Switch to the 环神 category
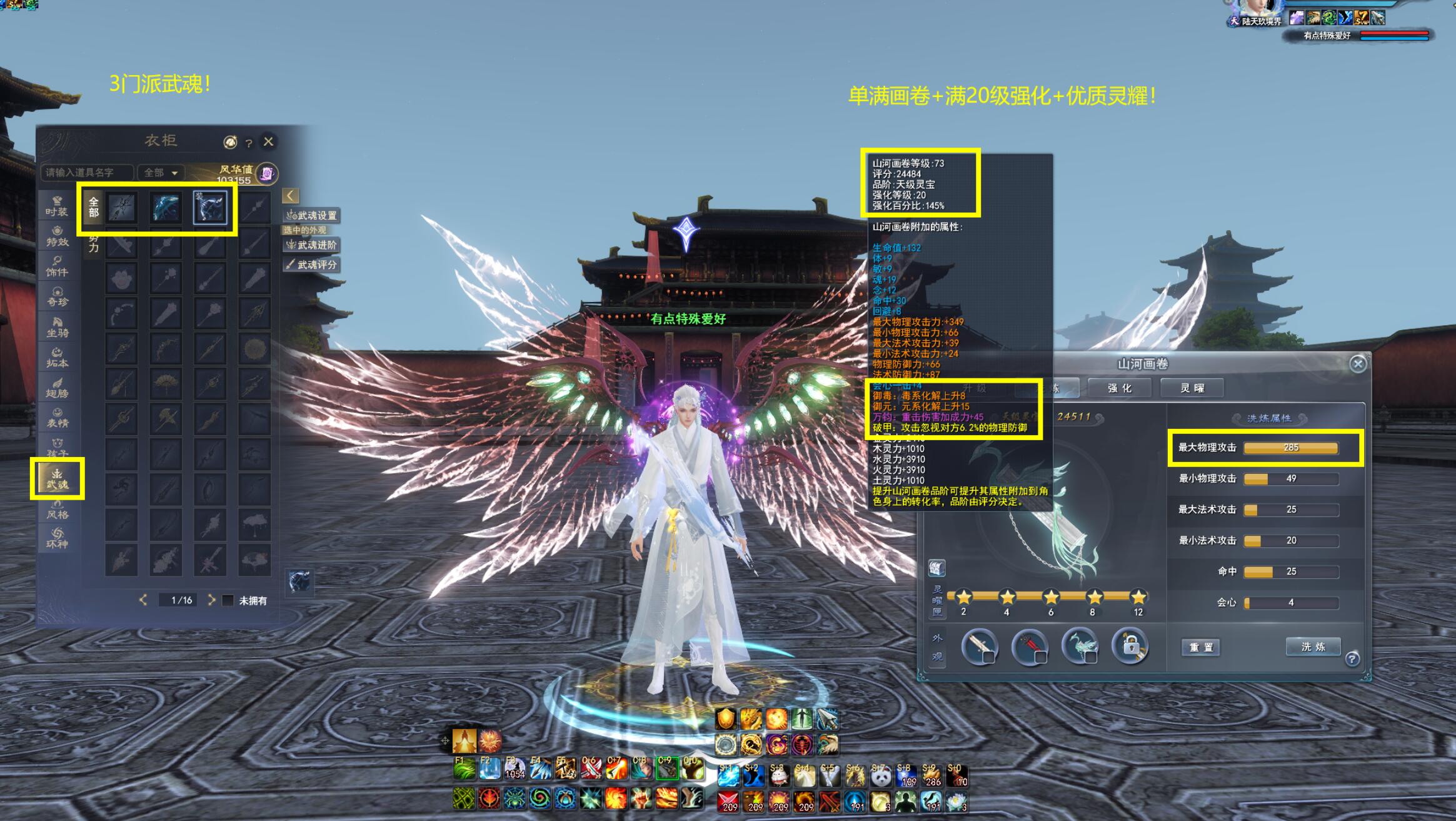 pyautogui.click(x=57, y=538)
